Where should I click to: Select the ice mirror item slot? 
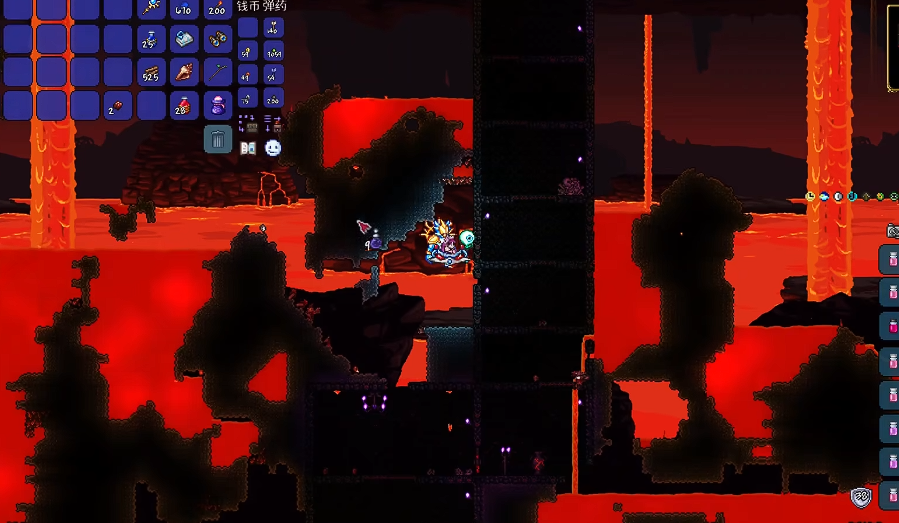tap(185, 39)
